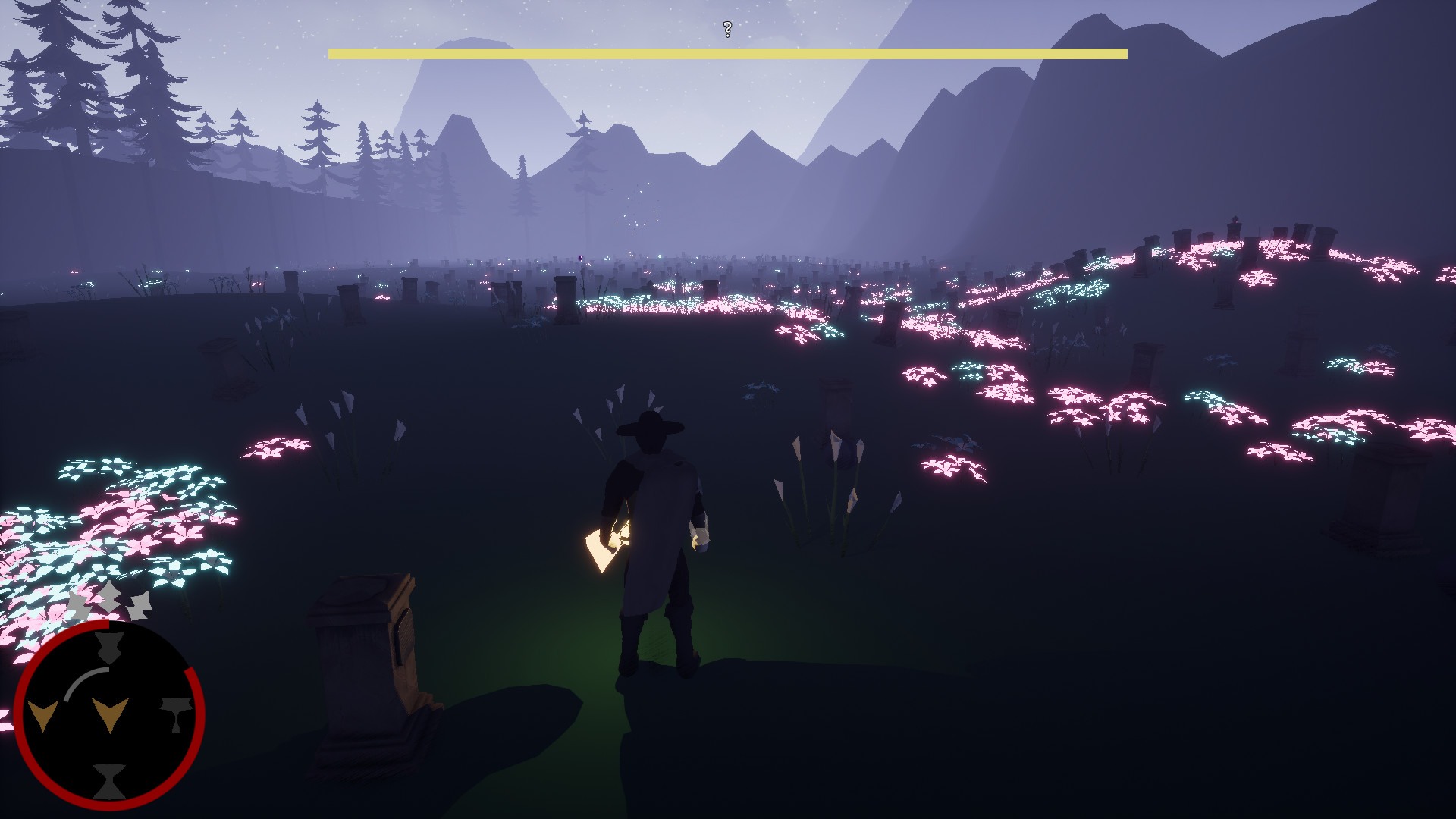The image size is (1456, 819).
Task: Click the yellow boss health bar
Action: coord(726,52)
